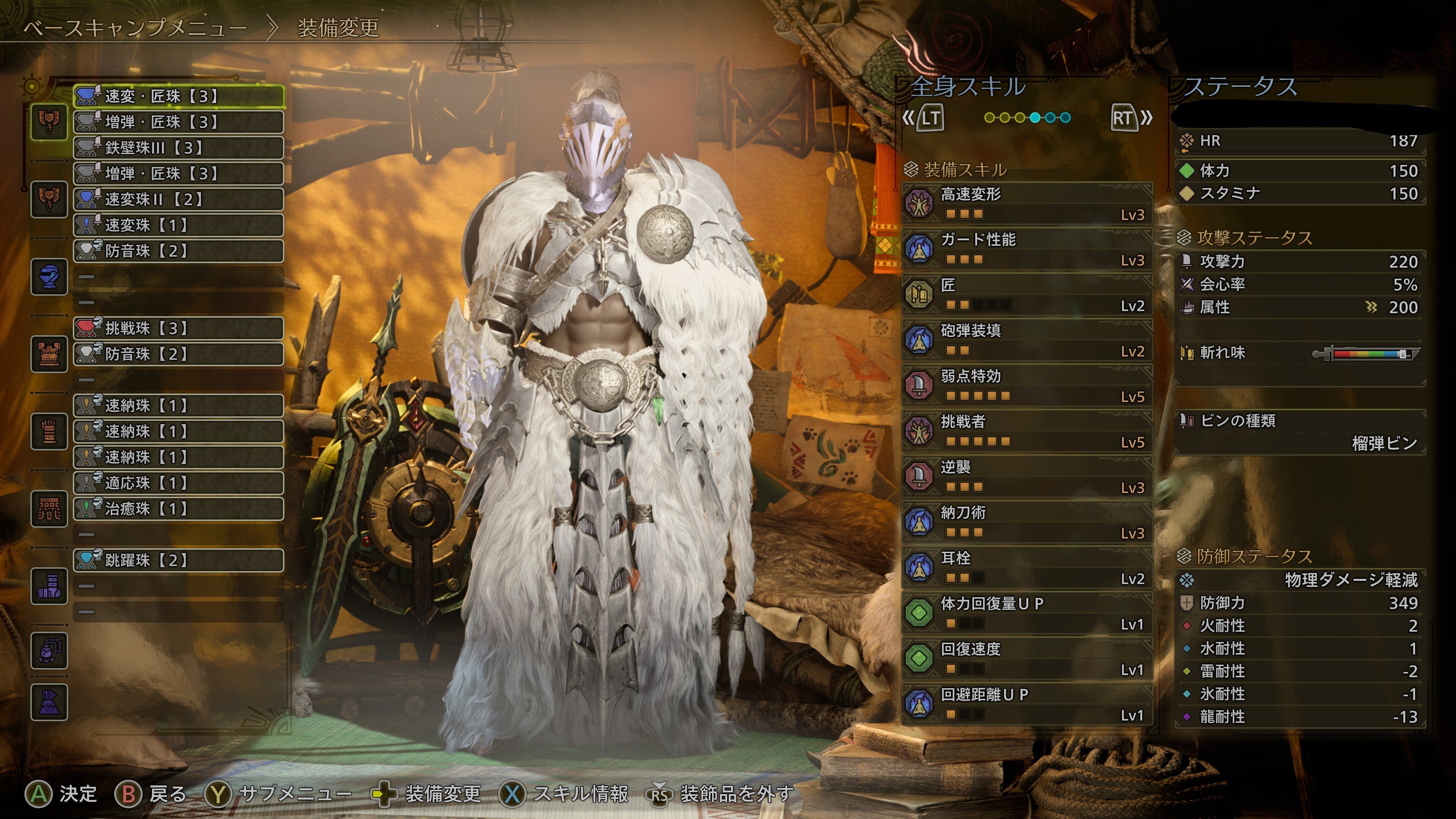
Task: Show the 高速変形 skill entry
Action: 1028,204
